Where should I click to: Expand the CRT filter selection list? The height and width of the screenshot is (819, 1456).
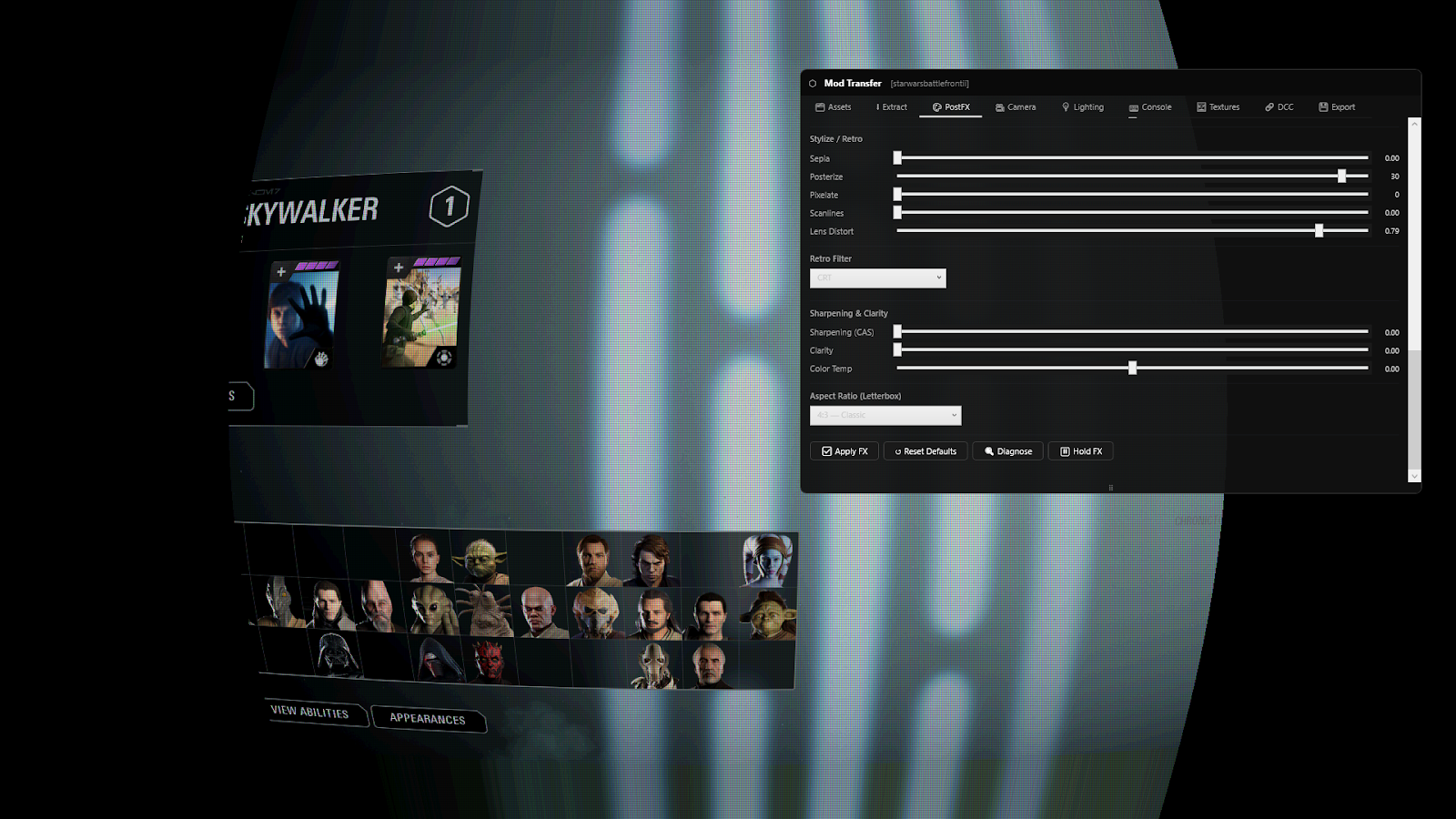(x=876, y=278)
